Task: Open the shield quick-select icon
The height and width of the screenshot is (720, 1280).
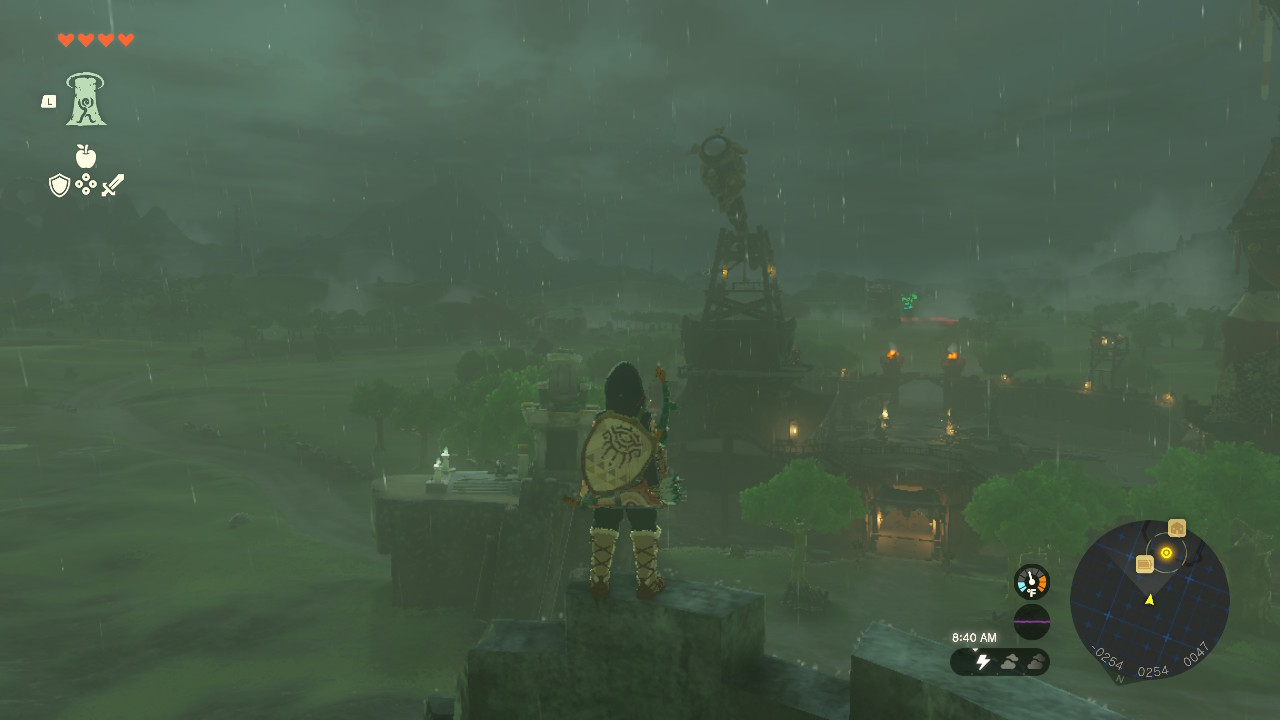Action: tap(60, 185)
